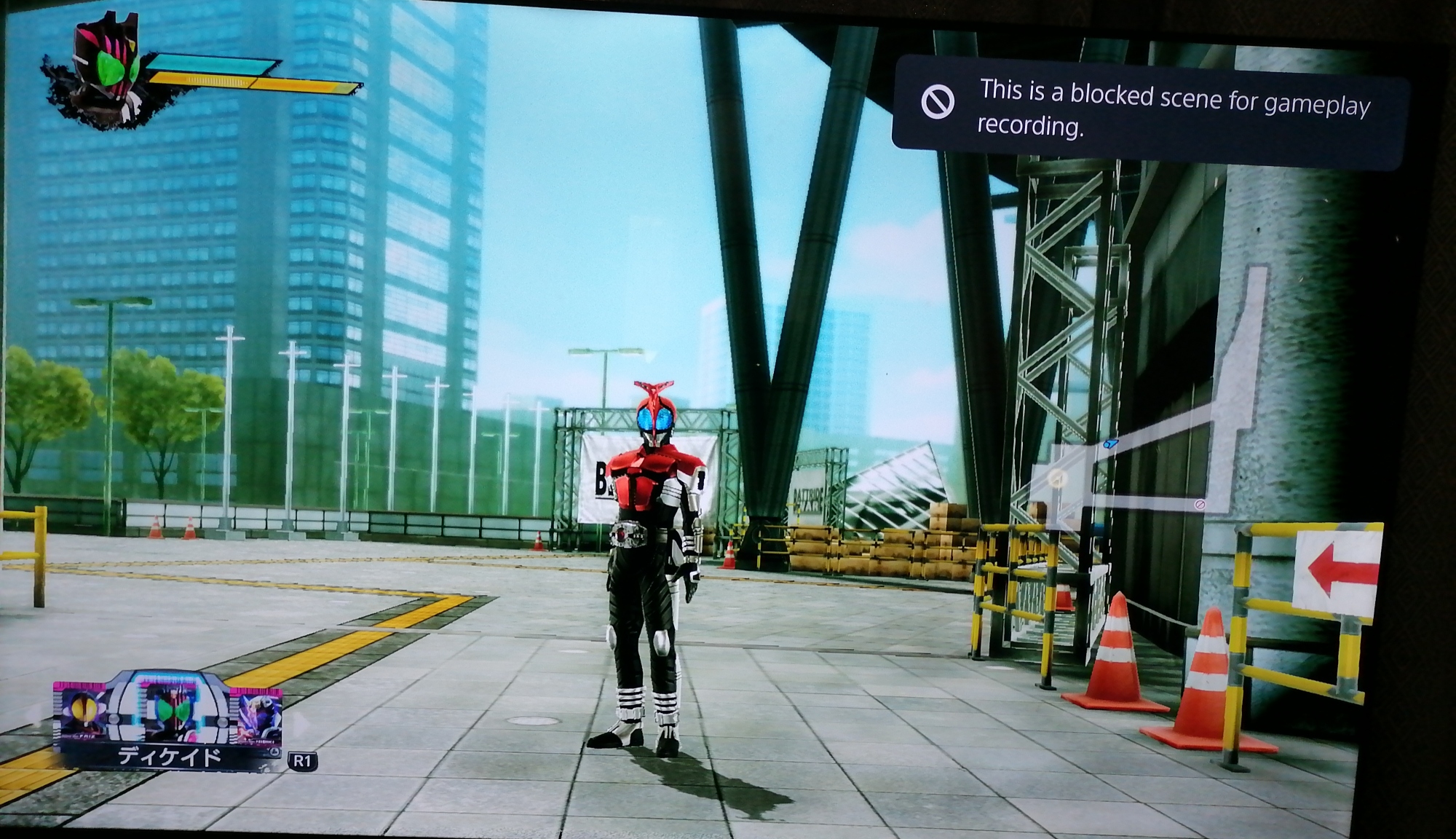
Task: Select the blocked-path marker on the minimap
Action: [x=1200, y=504]
